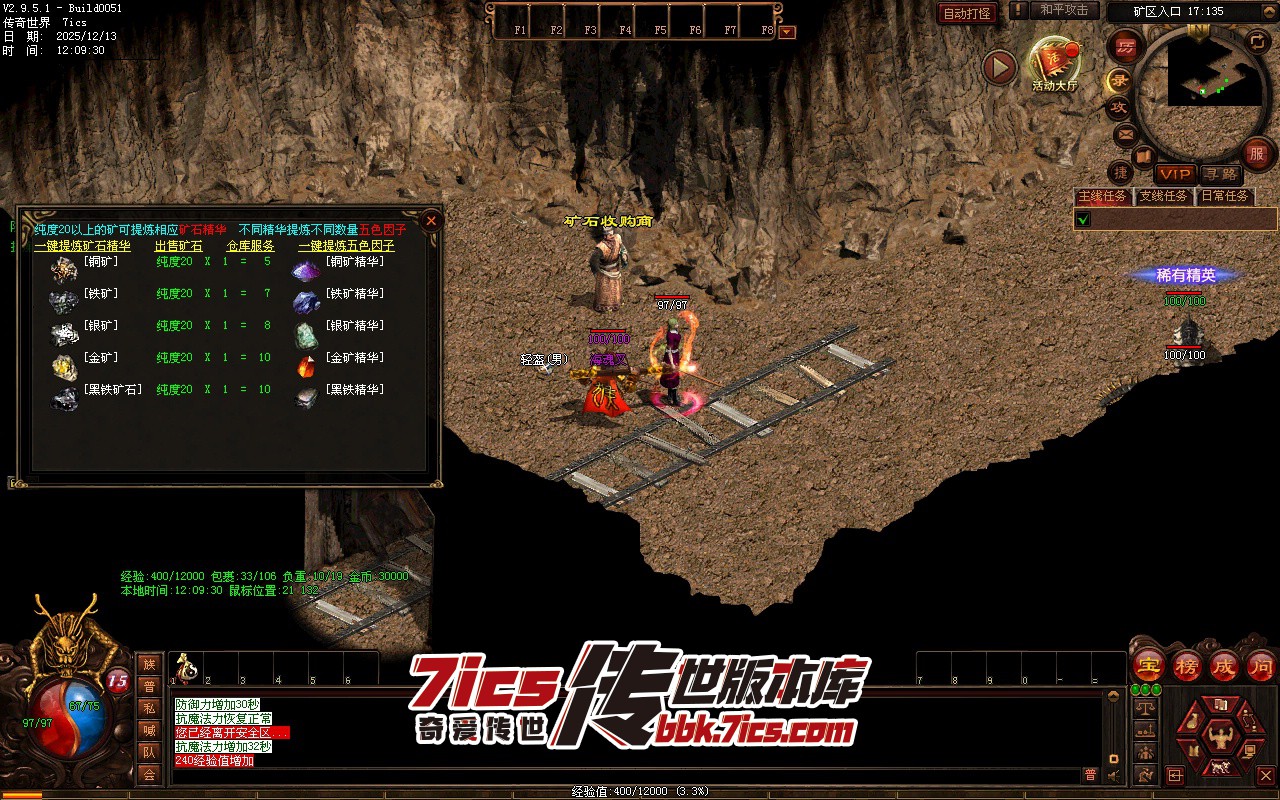Viewport: 1280px width, 800px height.
Task: Choose 一键提炼五色因子 option
Action: pos(346,246)
